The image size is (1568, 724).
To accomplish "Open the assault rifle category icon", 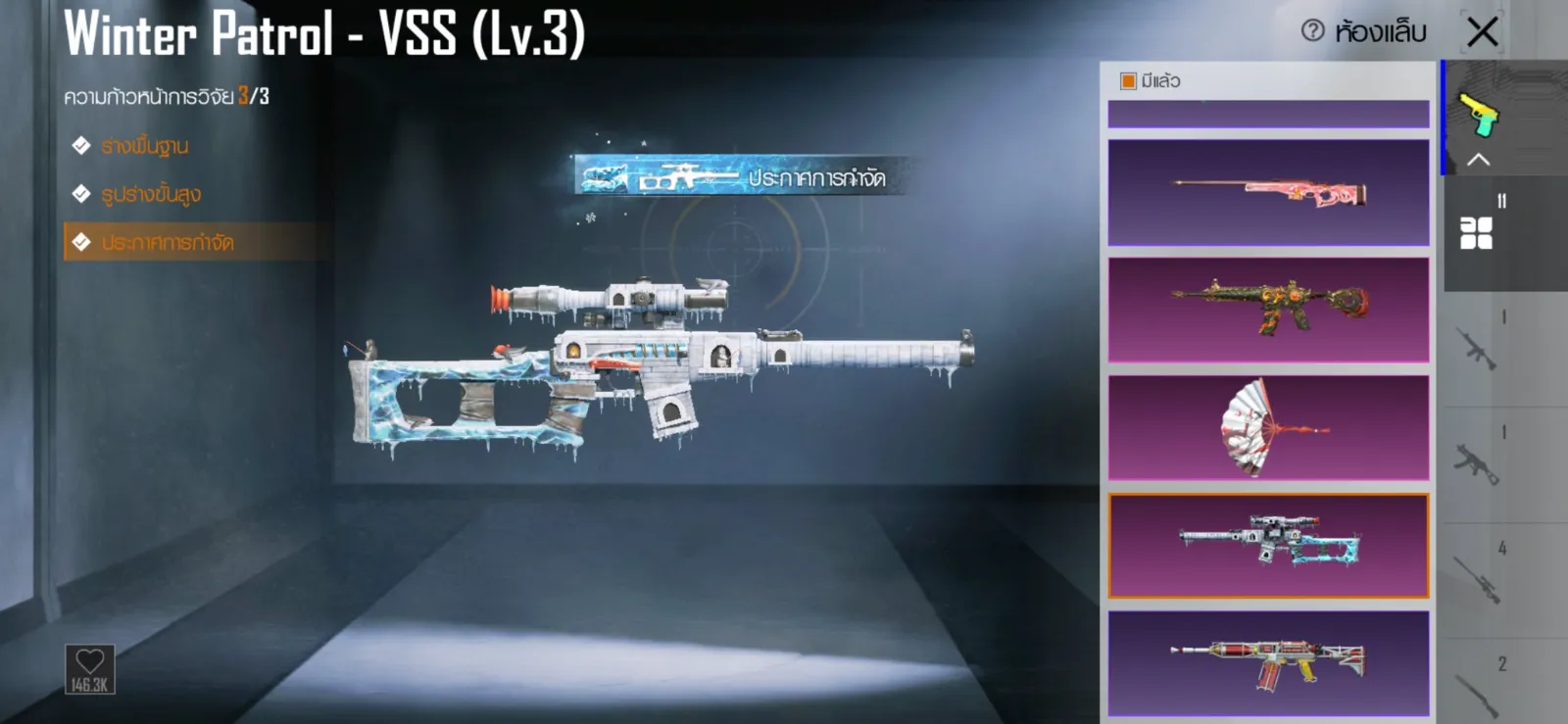I will tap(1477, 348).
